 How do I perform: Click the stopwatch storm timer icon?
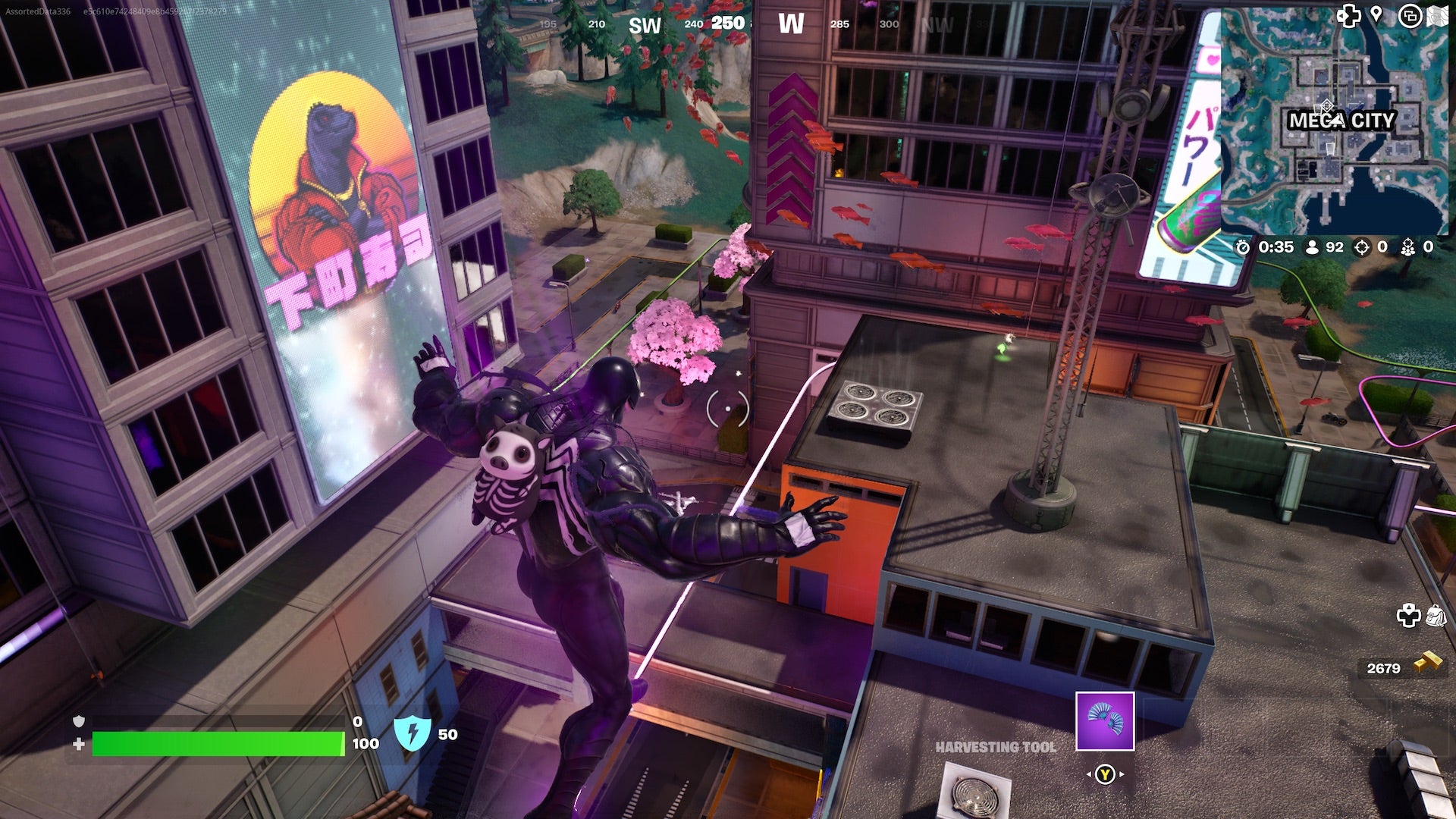click(1243, 247)
